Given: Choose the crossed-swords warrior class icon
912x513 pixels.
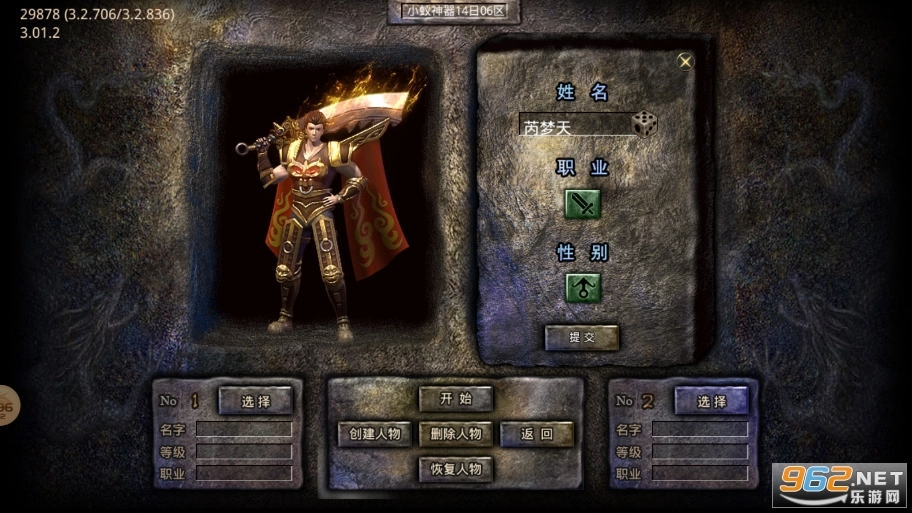Looking at the screenshot, I should [583, 204].
